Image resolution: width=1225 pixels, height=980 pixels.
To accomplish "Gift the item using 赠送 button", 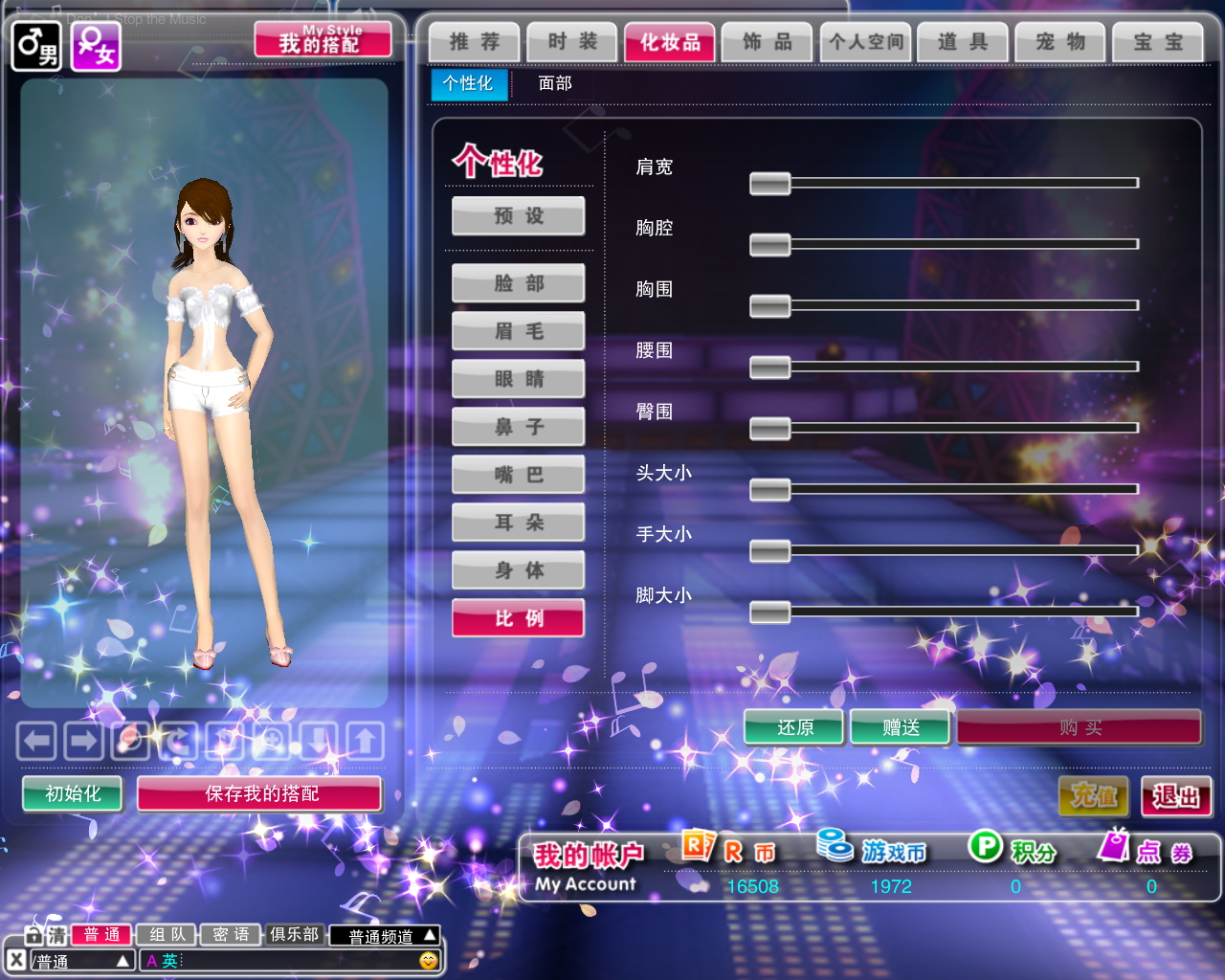I will tap(901, 727).
